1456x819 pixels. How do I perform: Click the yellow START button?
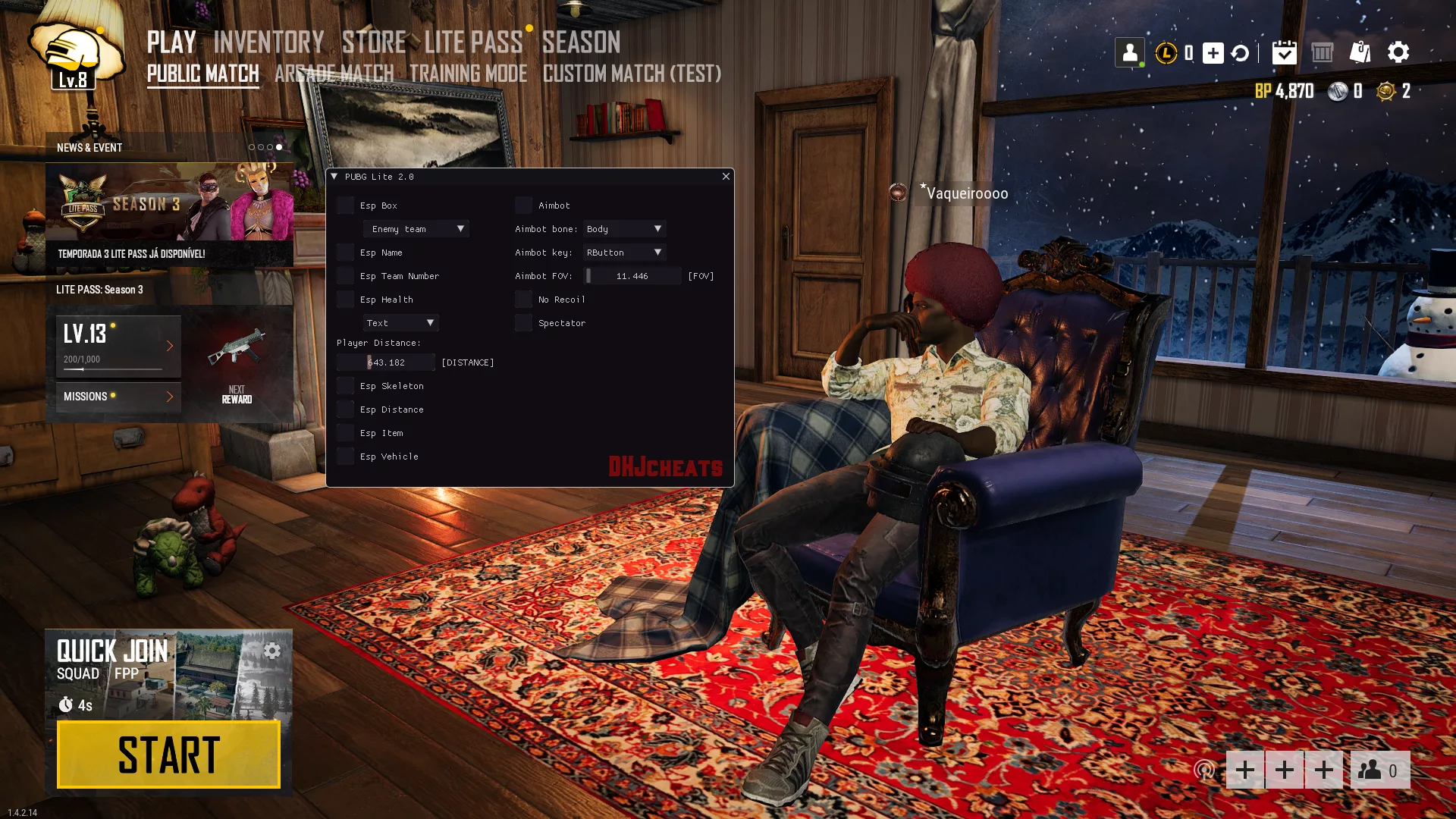[x=168, y=755]
